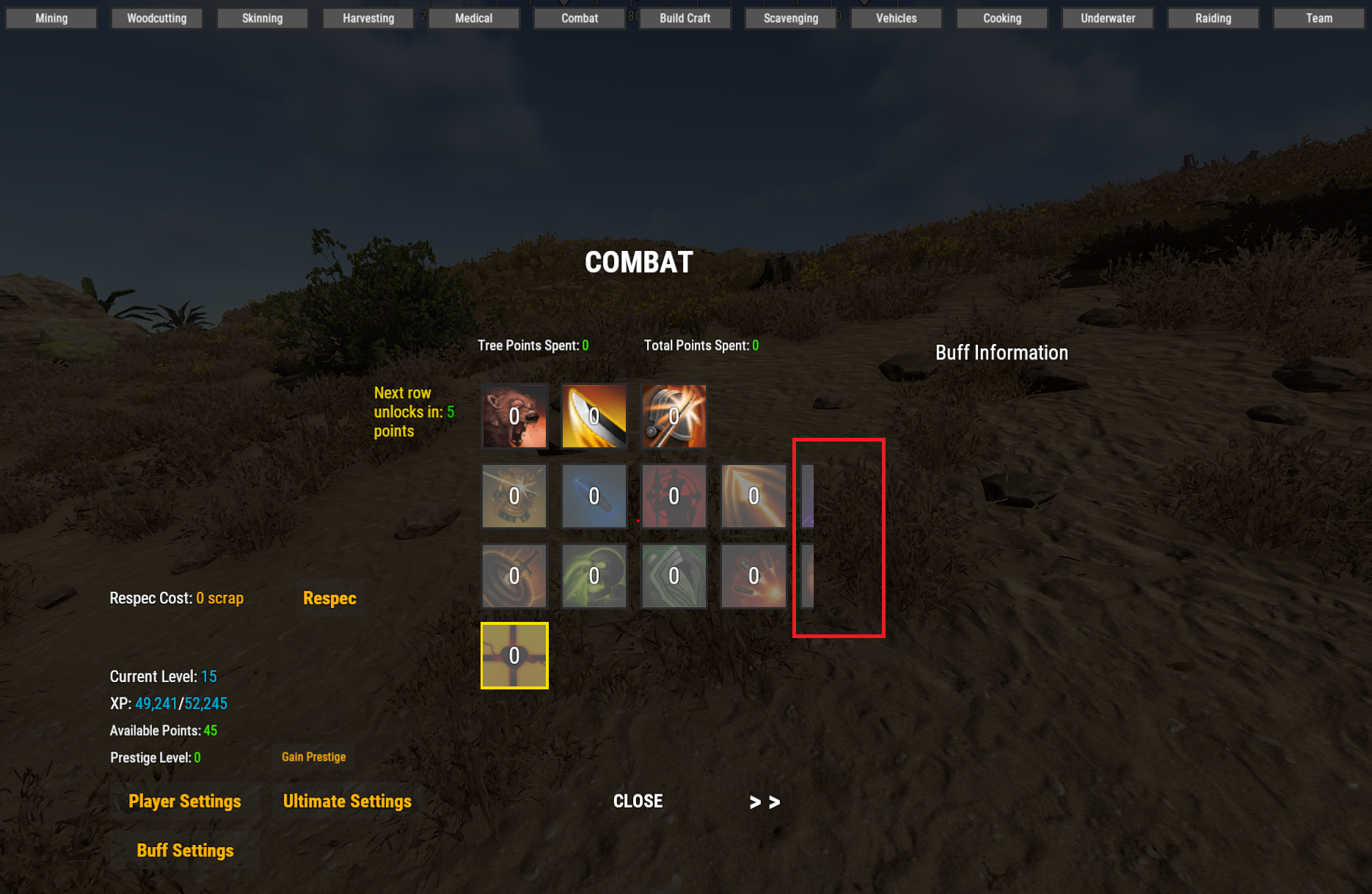Switch to Build Craft tab

685,18
